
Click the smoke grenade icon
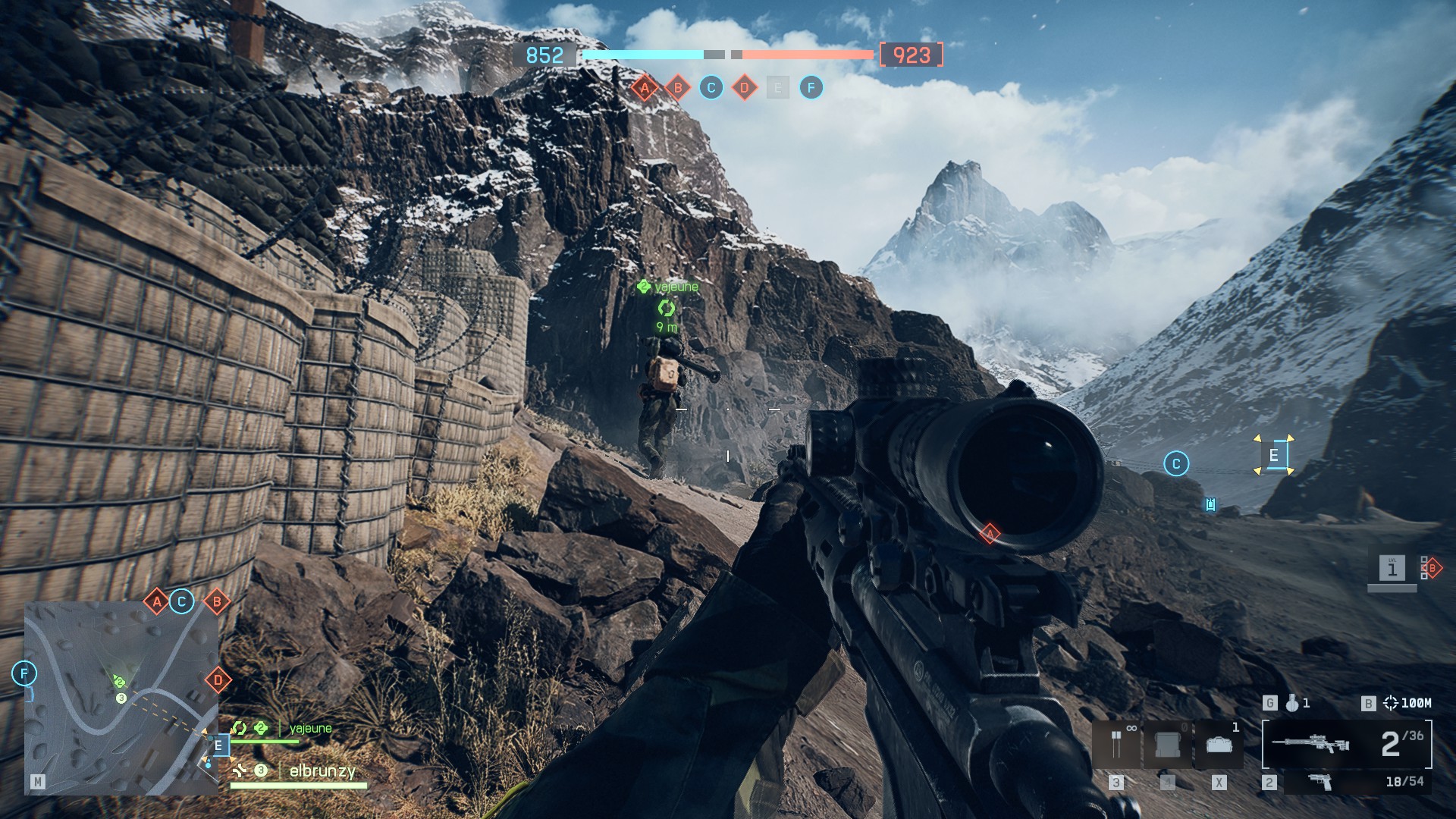(1292, 703)
